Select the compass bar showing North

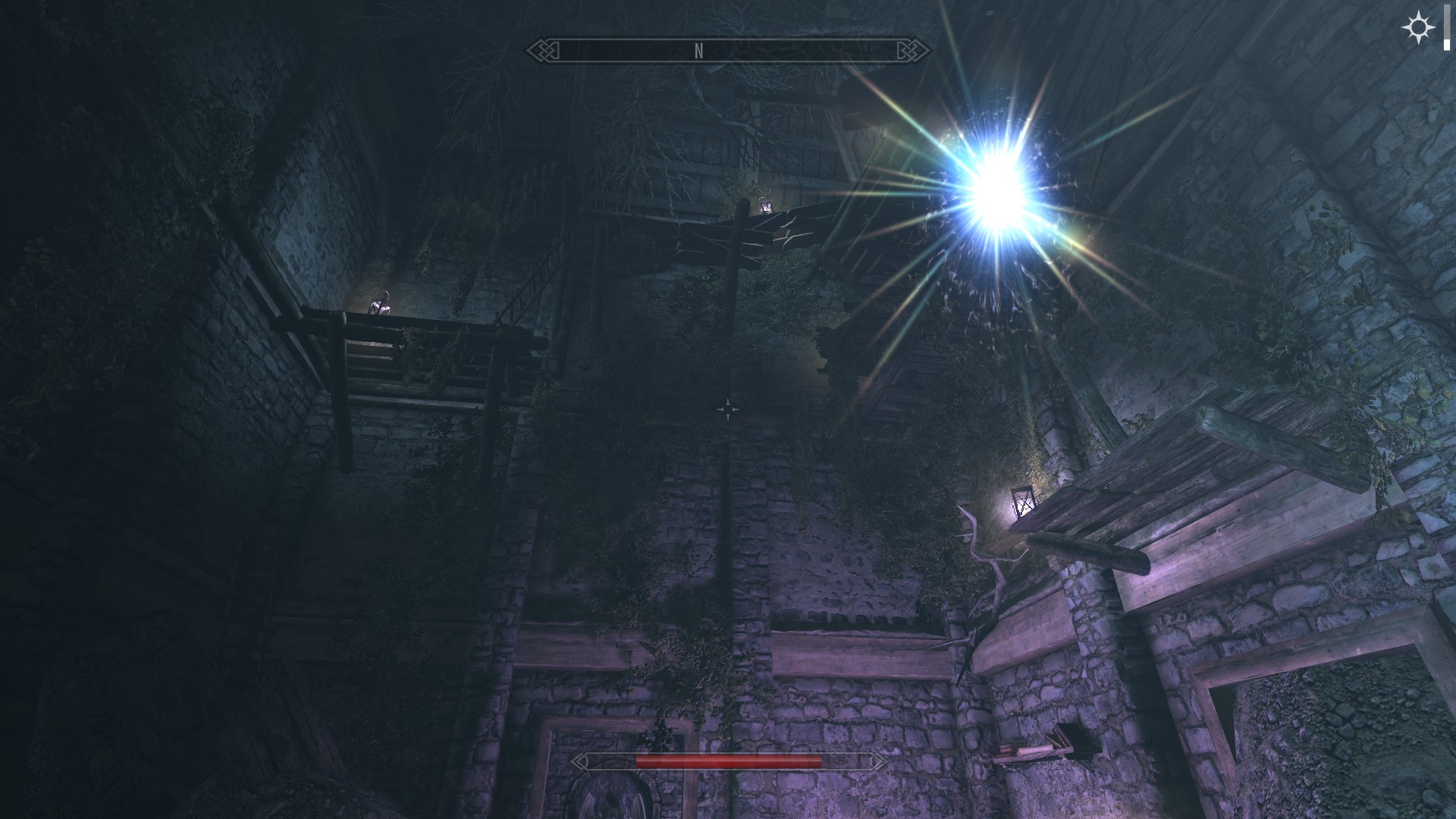tap(728, 51)
